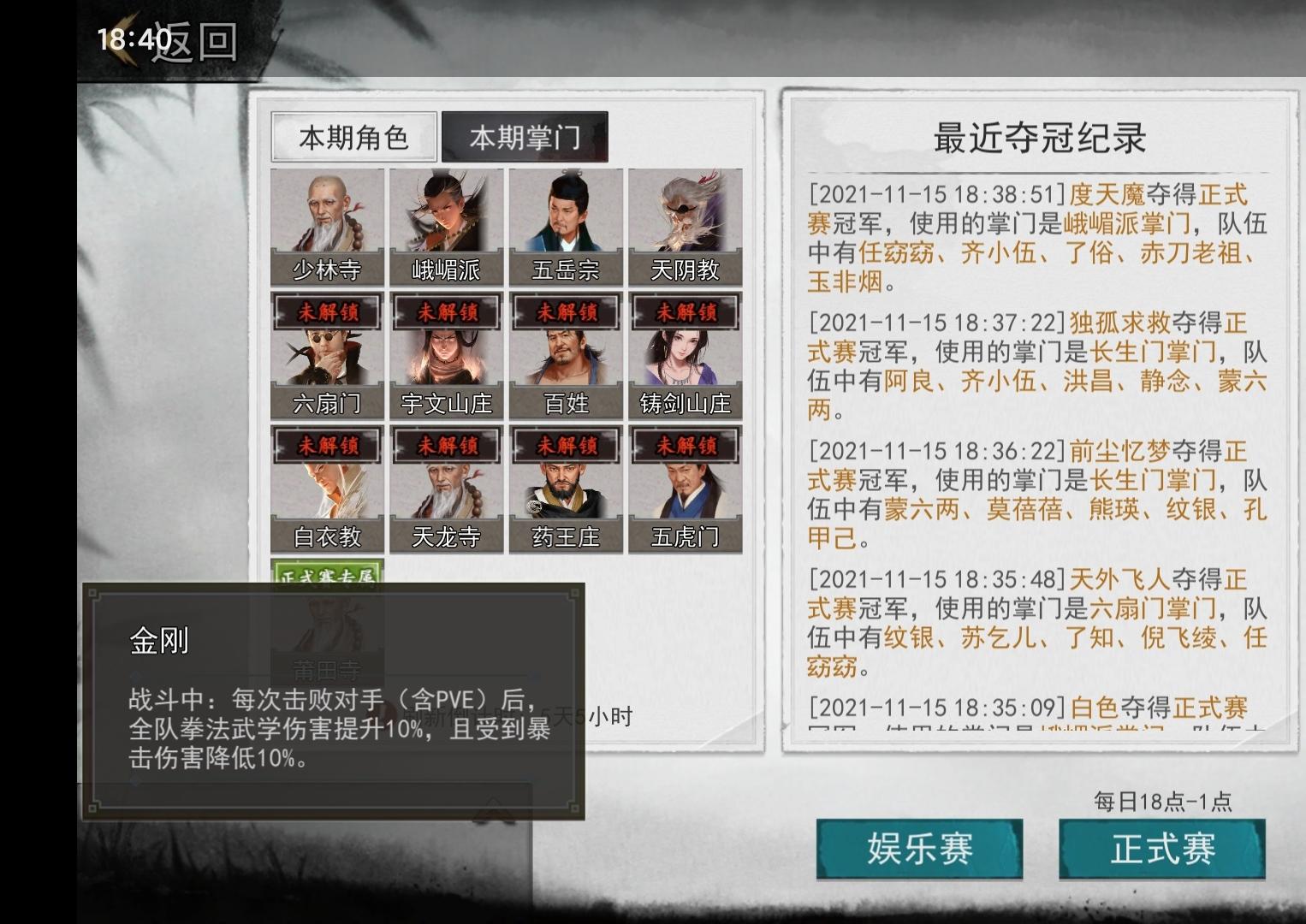Switch to the 本期掌门 tab
Screen dimensions: 1306x924
coord(523,137)
